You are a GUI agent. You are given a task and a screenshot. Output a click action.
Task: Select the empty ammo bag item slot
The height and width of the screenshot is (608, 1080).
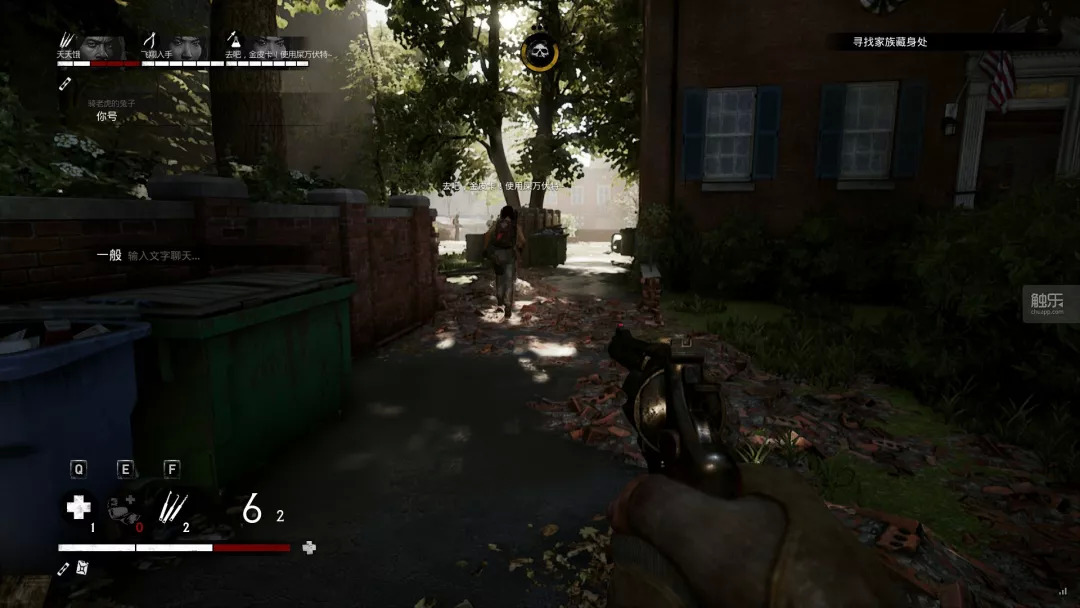(124, 508)
